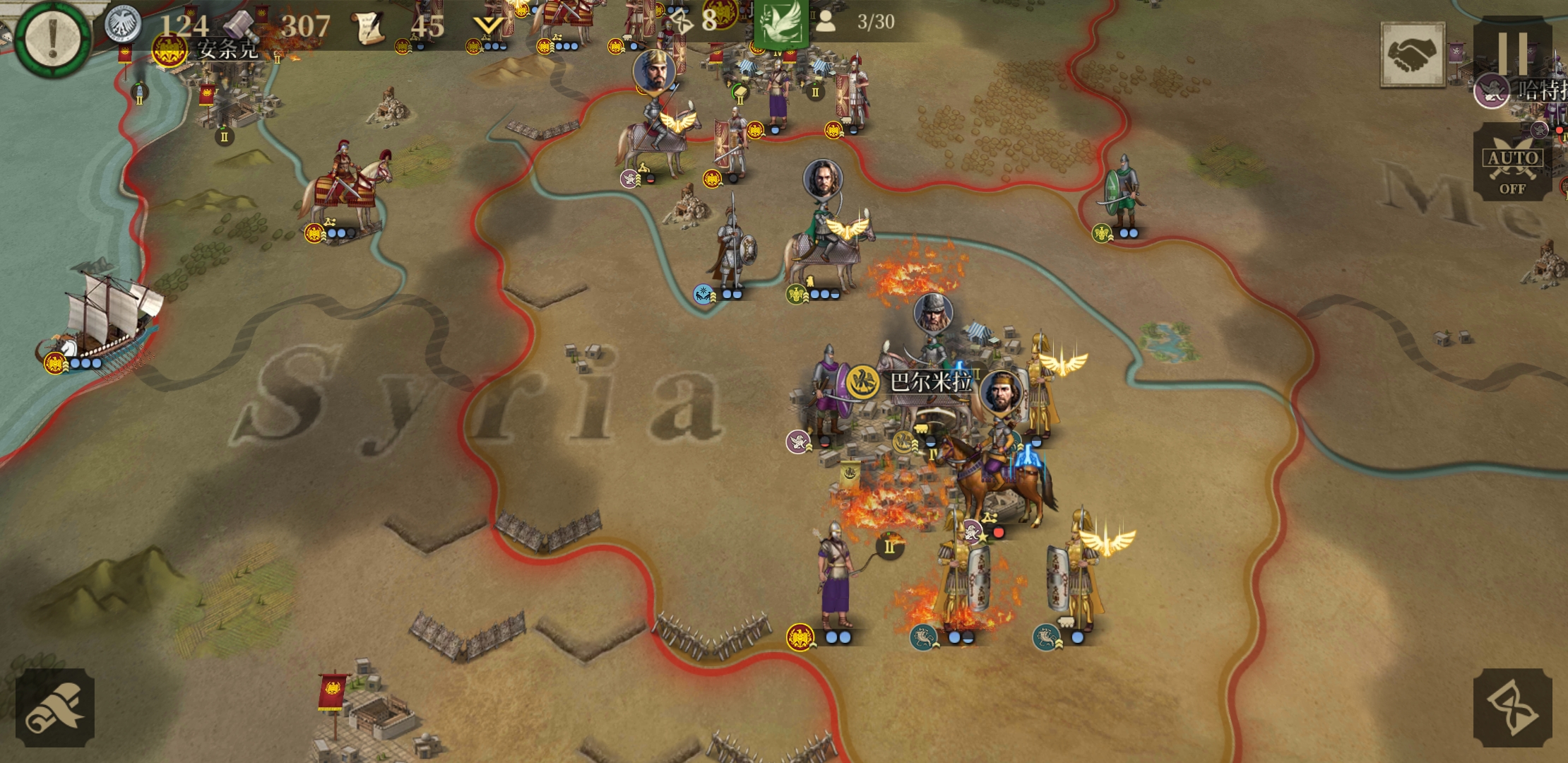Open the handshake diplomacy panel
This screenshot has width=1568, height=763.
point(1413,54)
